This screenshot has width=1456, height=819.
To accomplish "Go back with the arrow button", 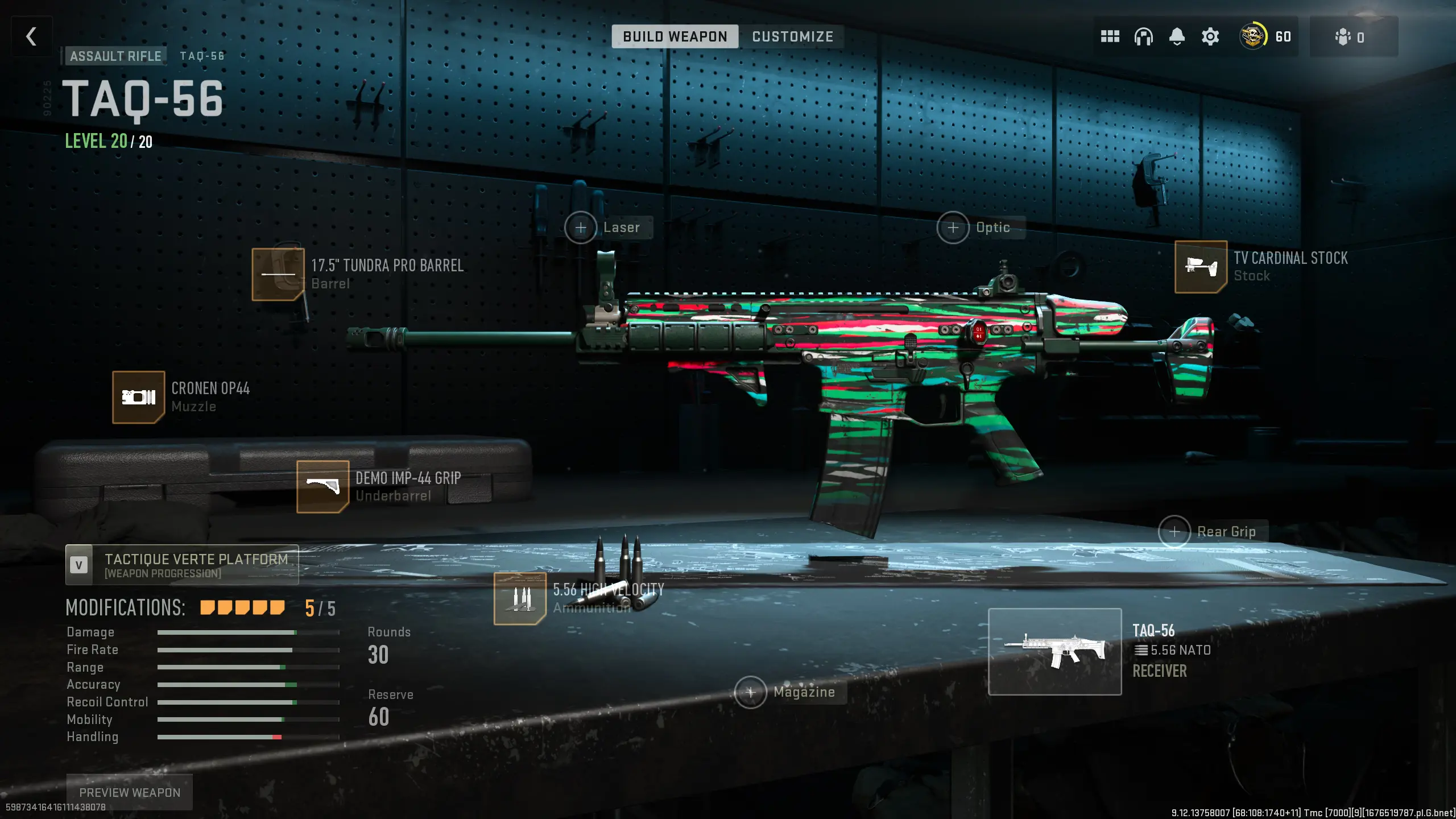I will click(31, 36).
